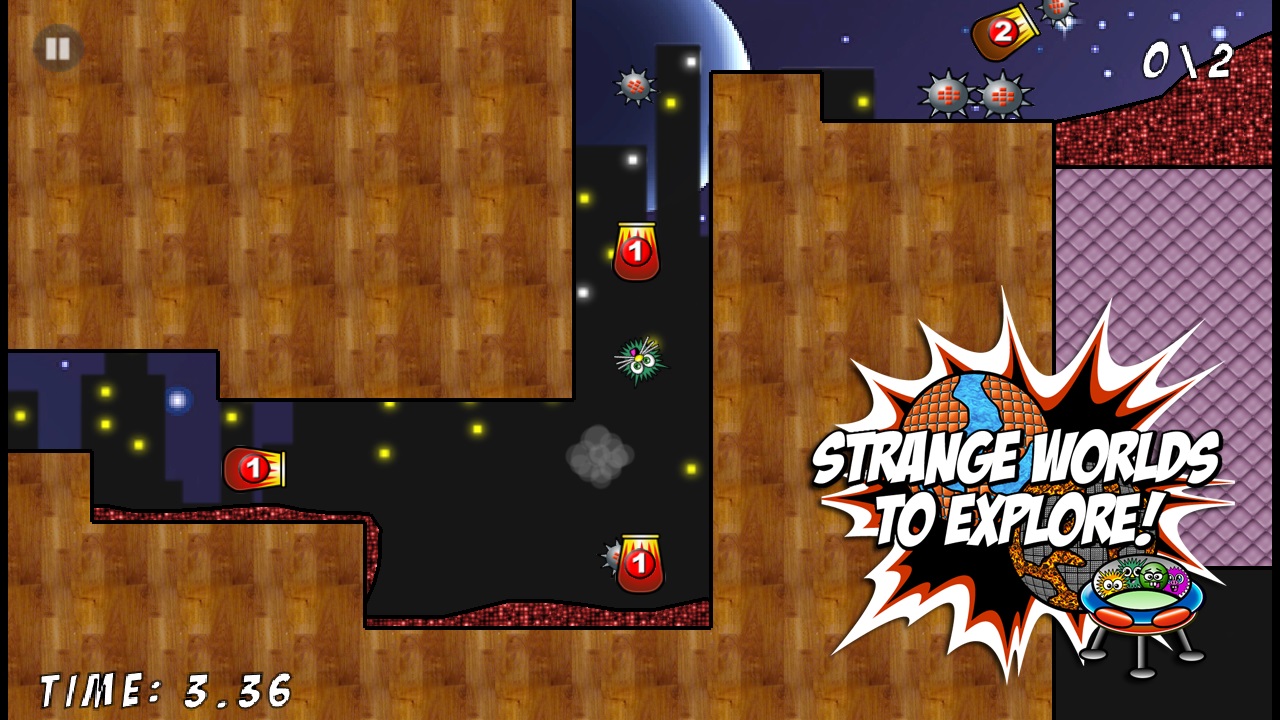Screen dimensions: 1280x720
Task: Click the gray smoke puff in the cavern
Action: click(600, 455)
